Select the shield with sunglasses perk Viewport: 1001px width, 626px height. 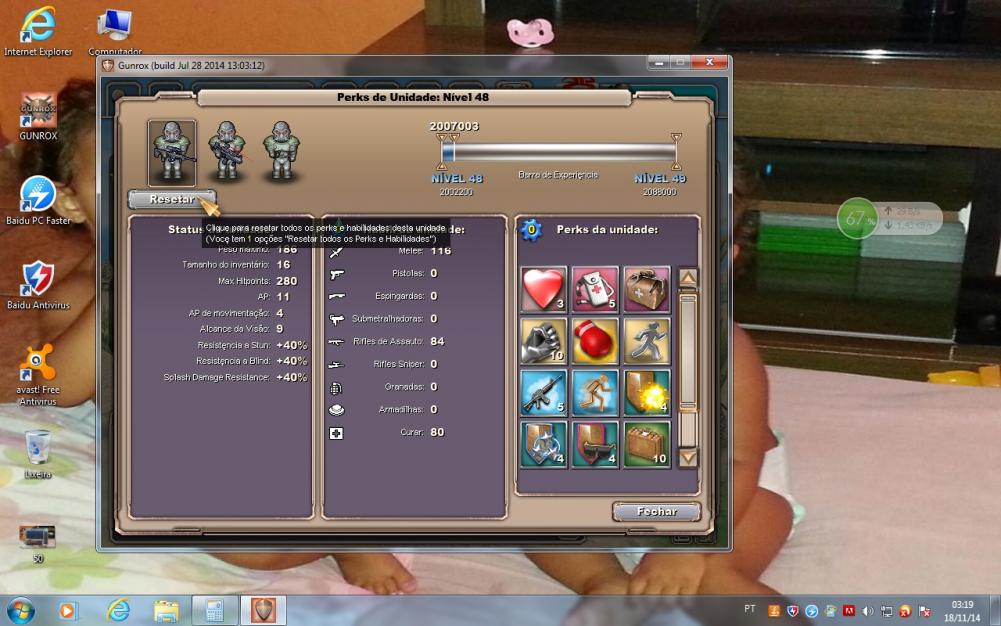[595, 445]
